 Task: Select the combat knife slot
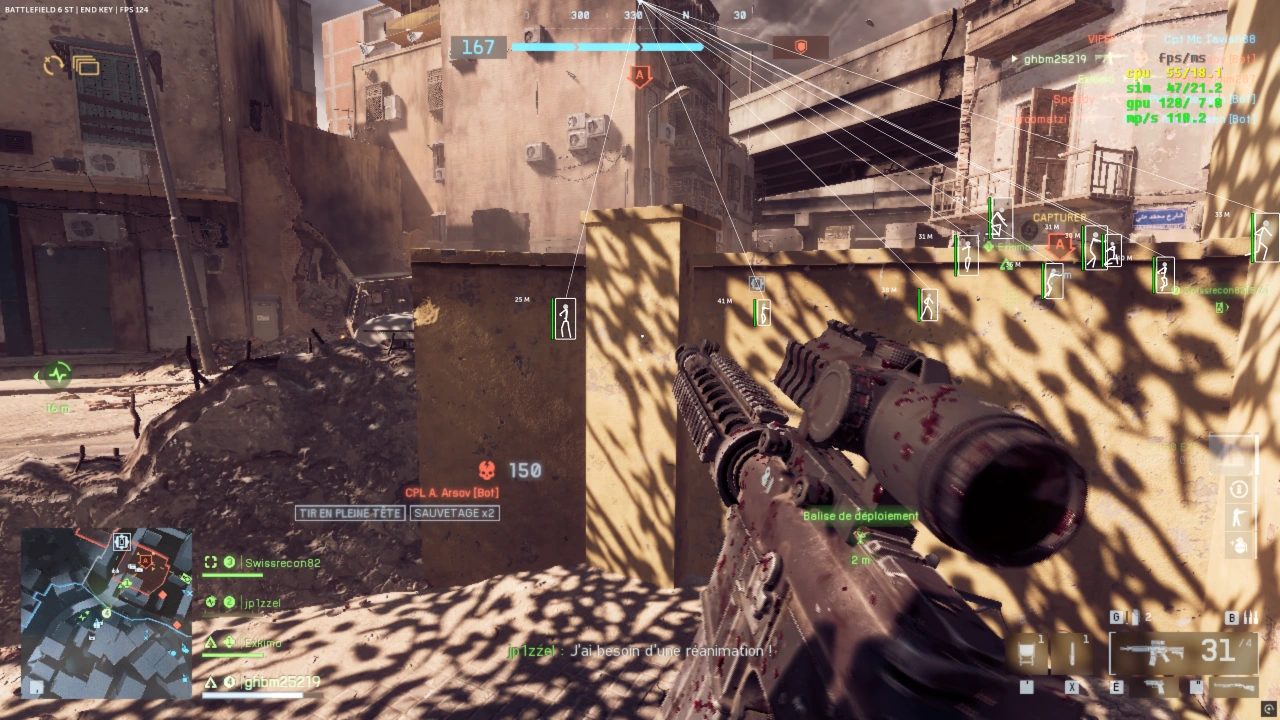(1071, 654)
